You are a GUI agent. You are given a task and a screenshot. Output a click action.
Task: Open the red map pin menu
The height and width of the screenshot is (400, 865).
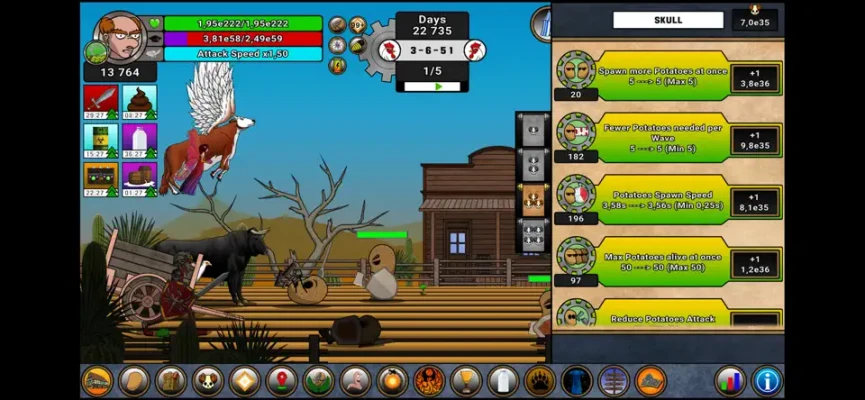pyautogui.click(x=281, y=381)
